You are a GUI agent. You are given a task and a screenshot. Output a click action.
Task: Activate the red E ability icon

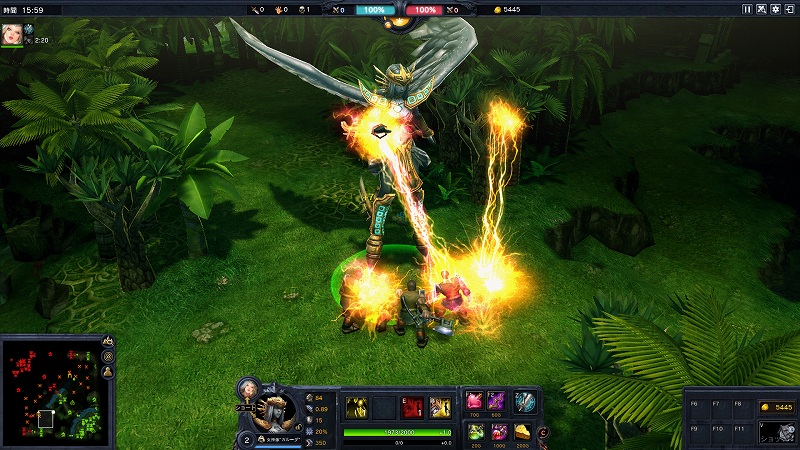click(x=411, y=407)
